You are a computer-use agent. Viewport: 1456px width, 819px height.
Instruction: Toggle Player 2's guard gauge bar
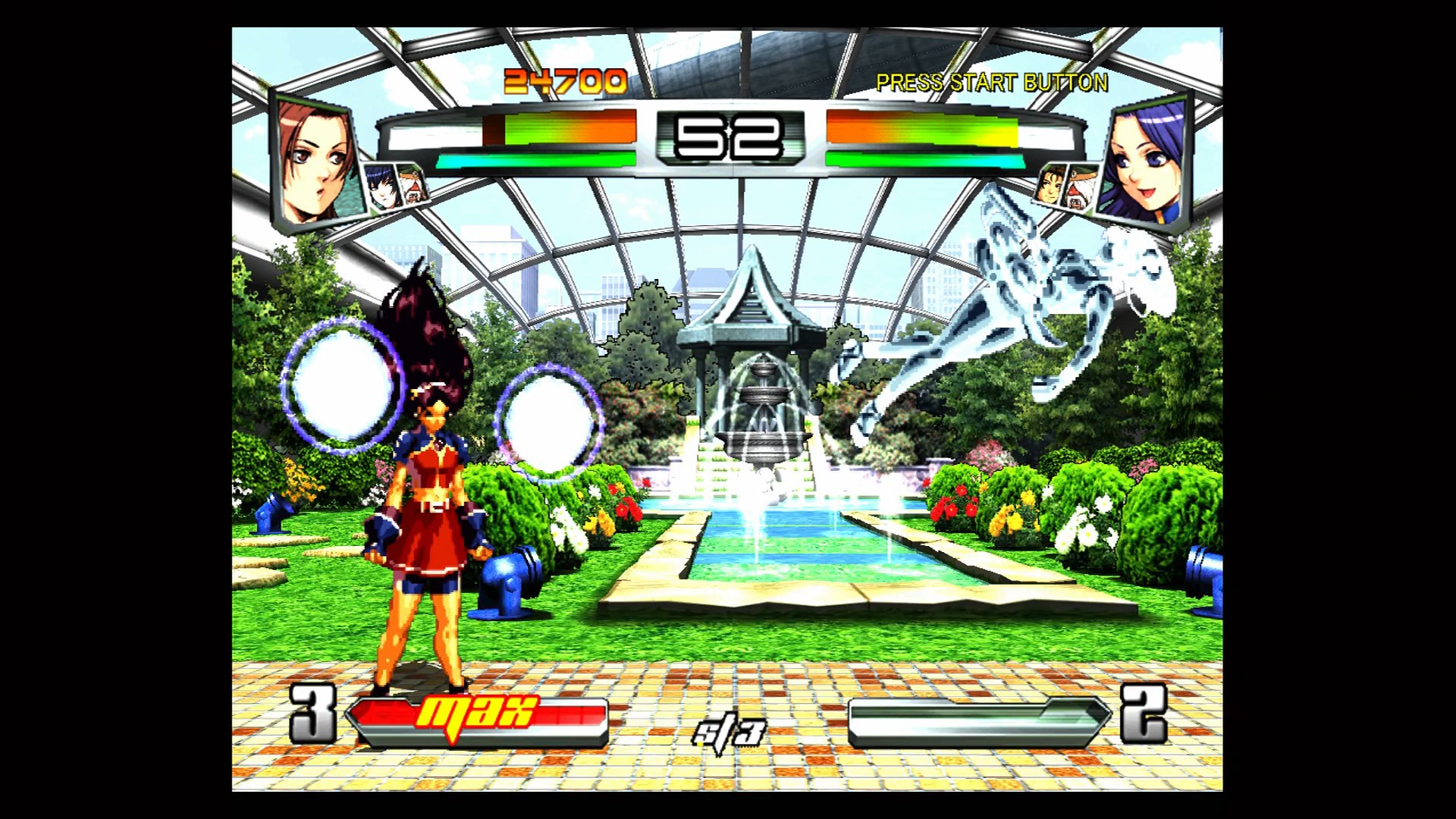click(x=924, y=158)
